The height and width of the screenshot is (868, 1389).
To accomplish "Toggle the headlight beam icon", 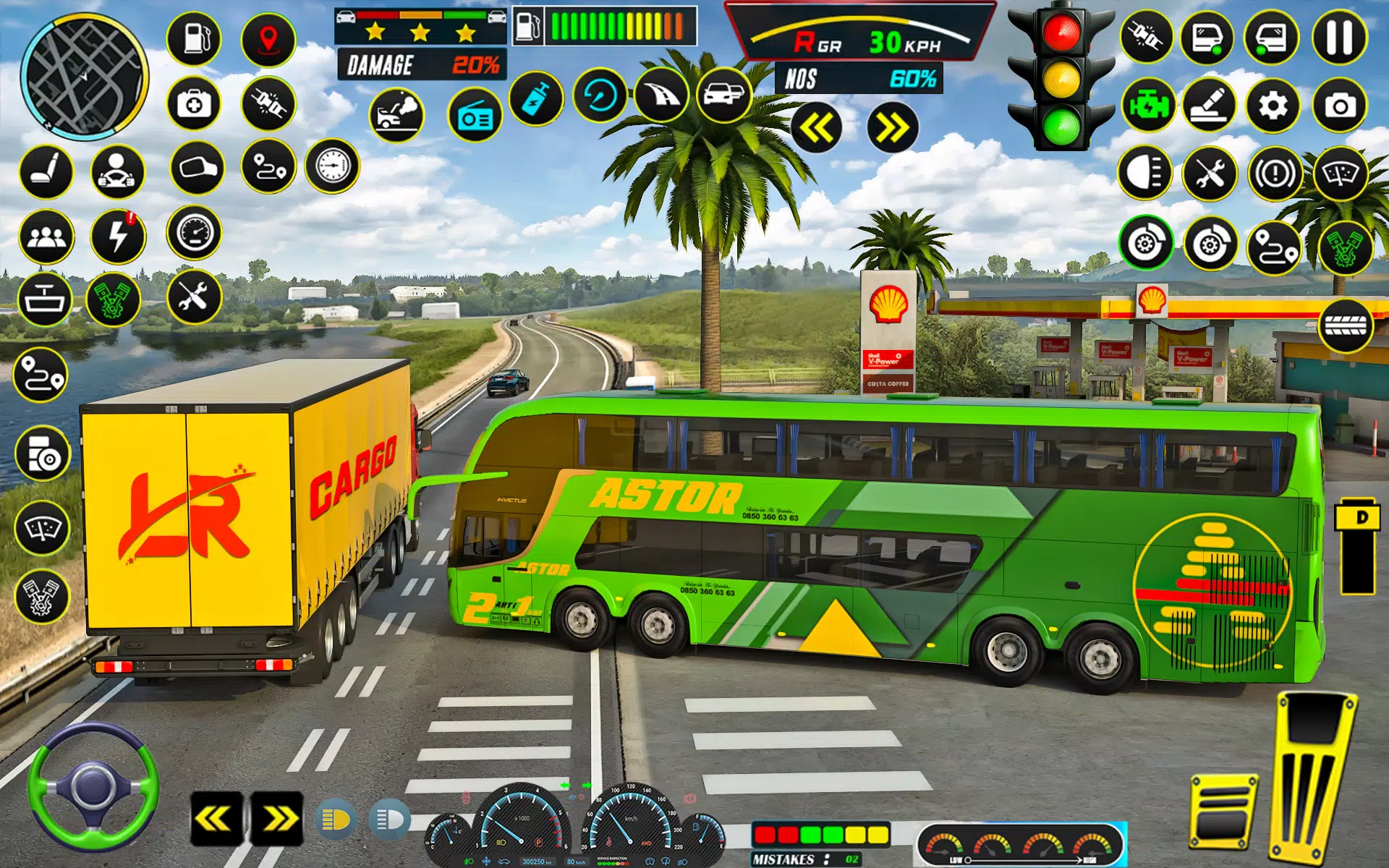I will coord(1144,172).
